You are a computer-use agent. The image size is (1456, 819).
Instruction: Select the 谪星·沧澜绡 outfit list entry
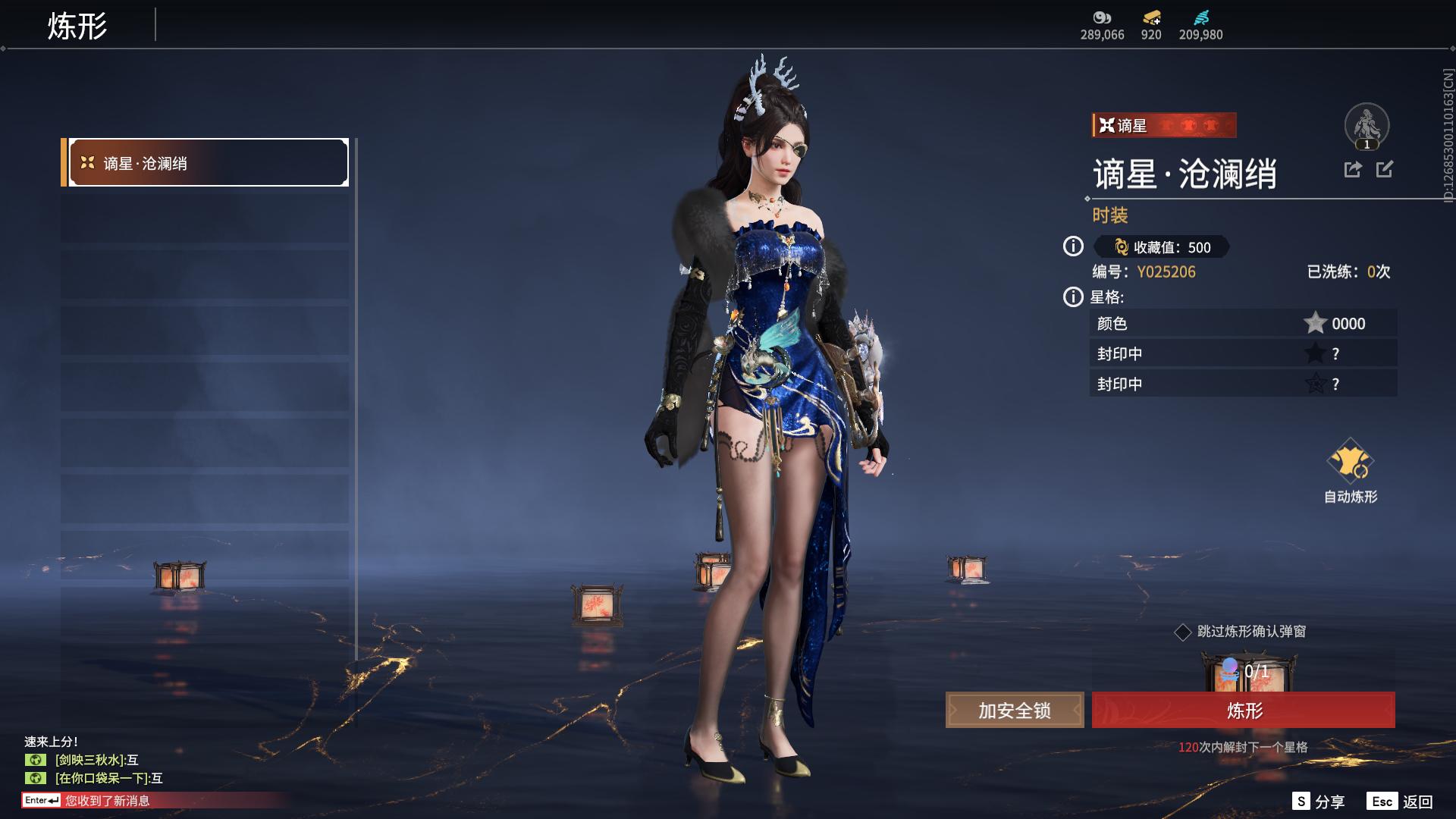[x=208, y=163]
